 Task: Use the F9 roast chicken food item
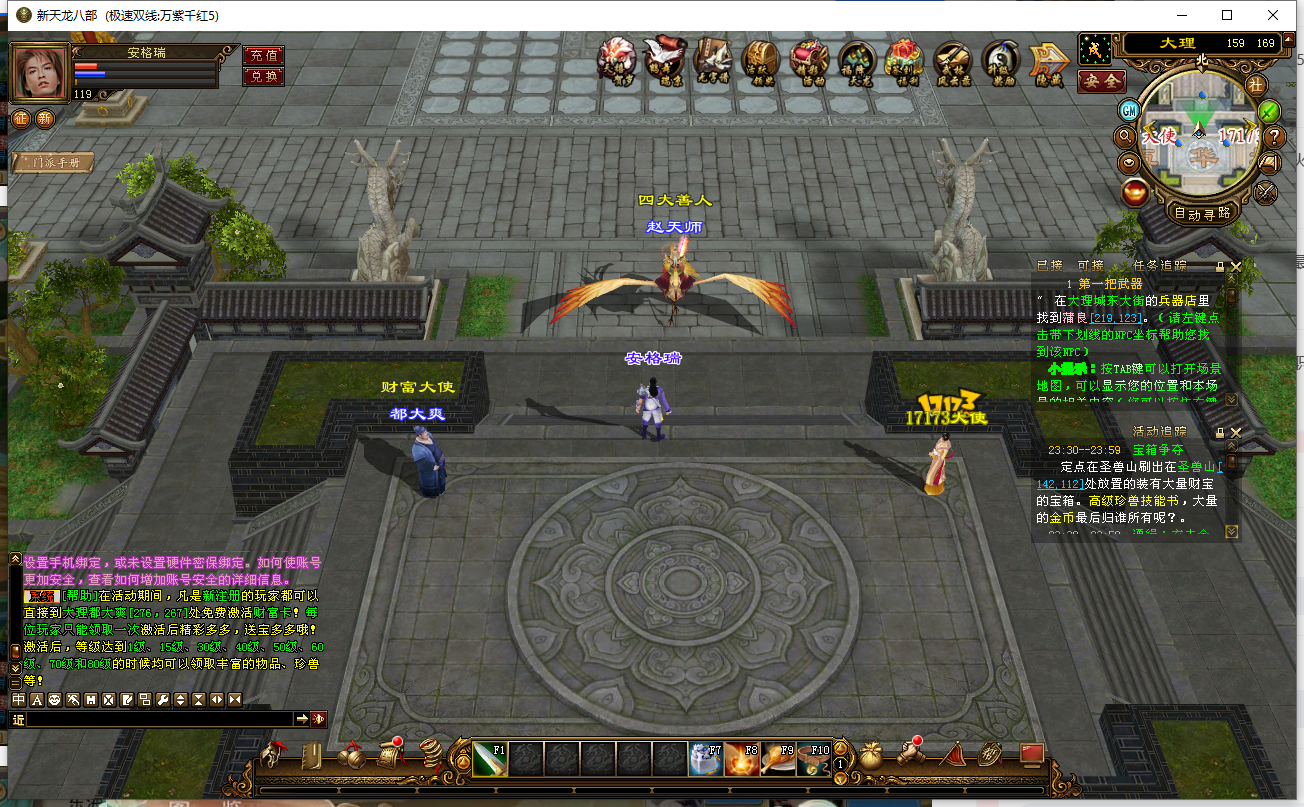pyautogui.click(x=778, y=759)
